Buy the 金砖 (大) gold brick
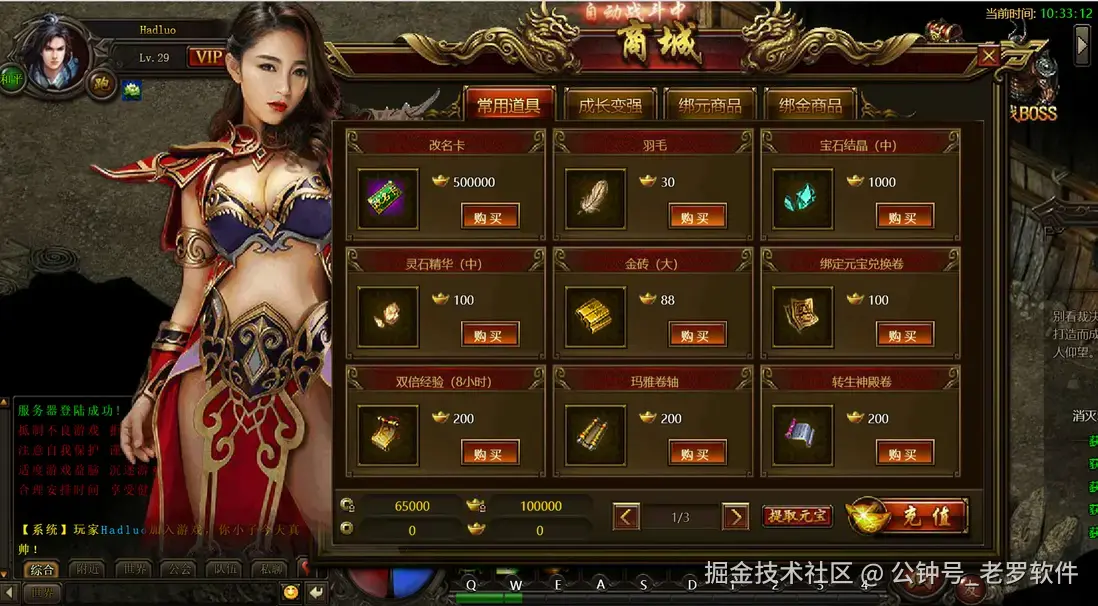Image resolution: width=1098 pixels, height=606 pixels. [x=697, y=335]
